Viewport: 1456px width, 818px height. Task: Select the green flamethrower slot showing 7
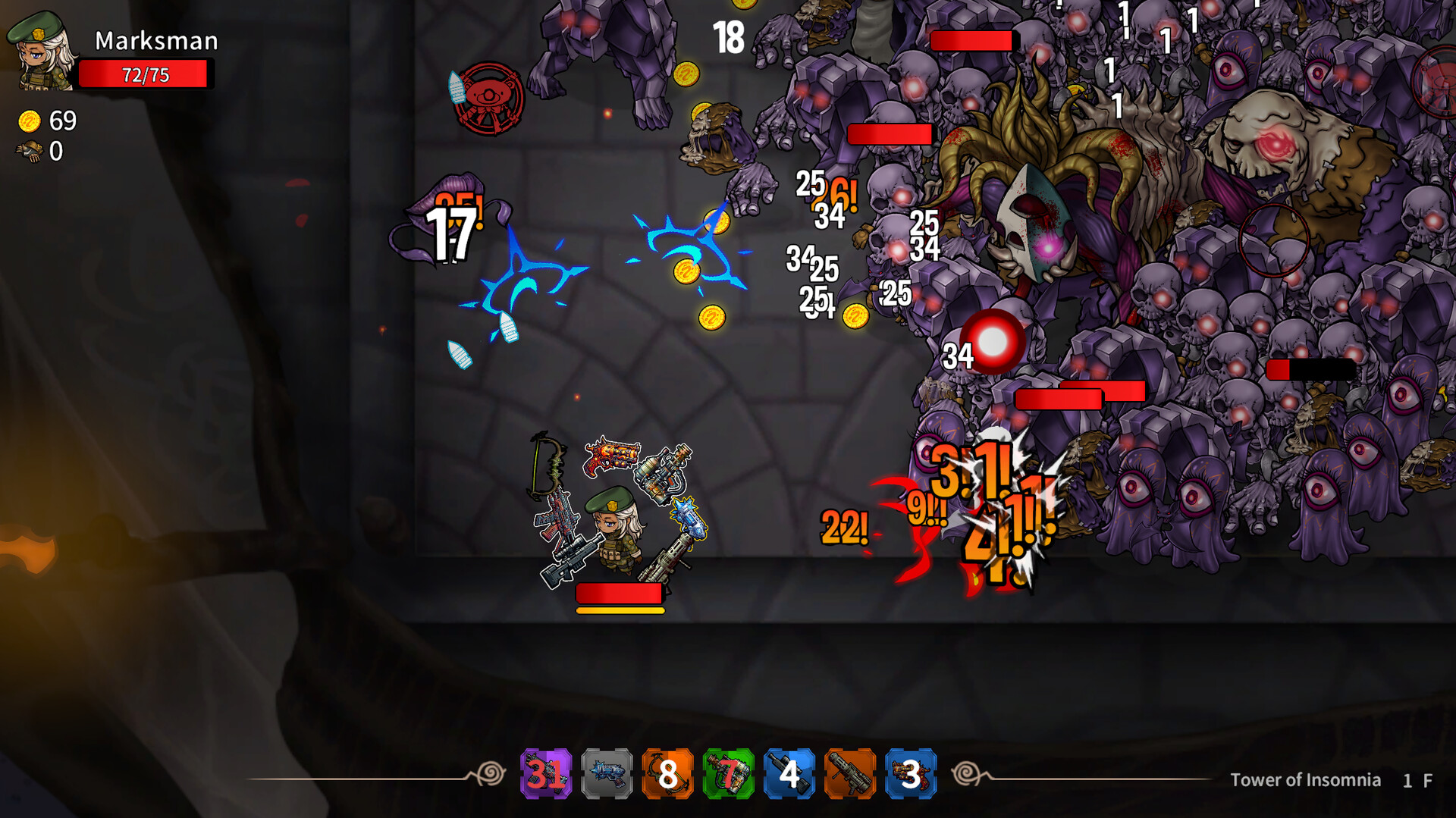pos(727,775)
